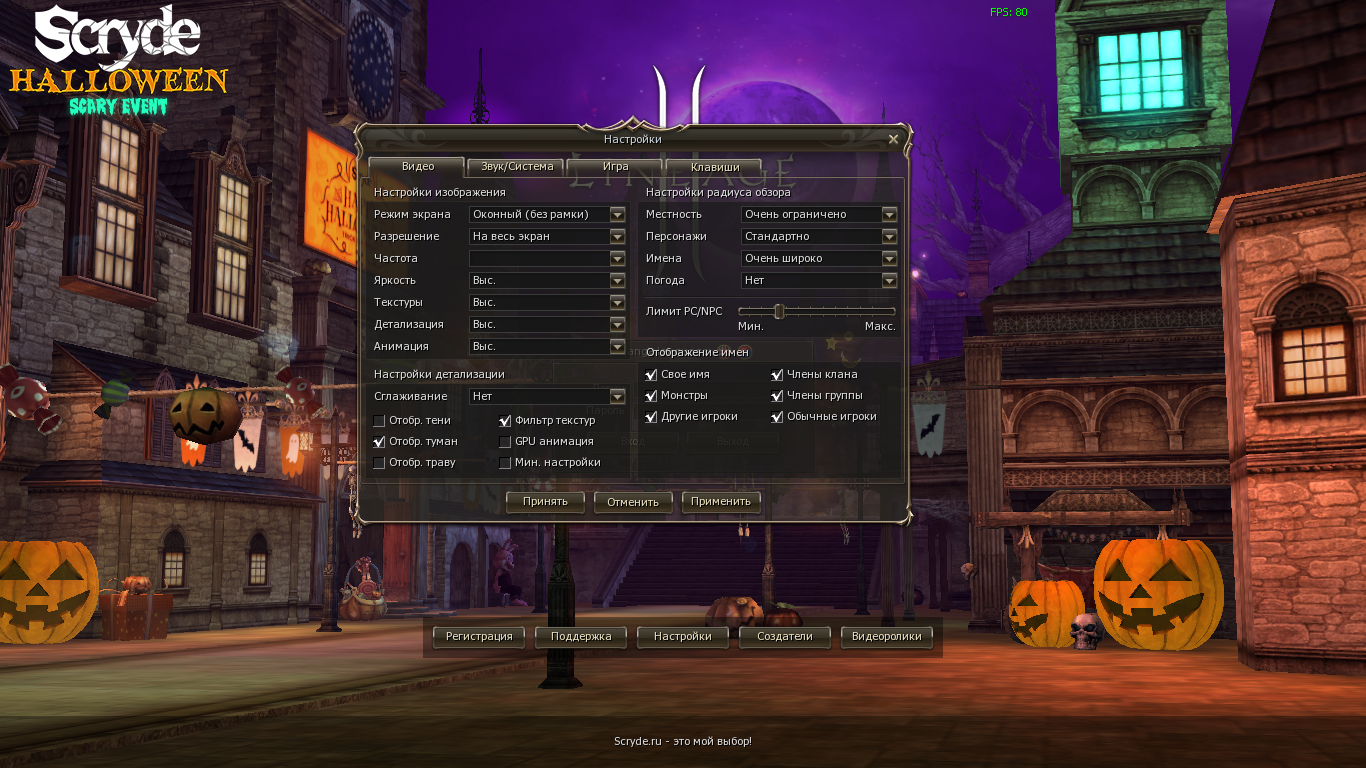The height and width of the screenshot is (768, 1366).
Task: Enable the Мин. настройки checkbox
Action: coord(506,462)
